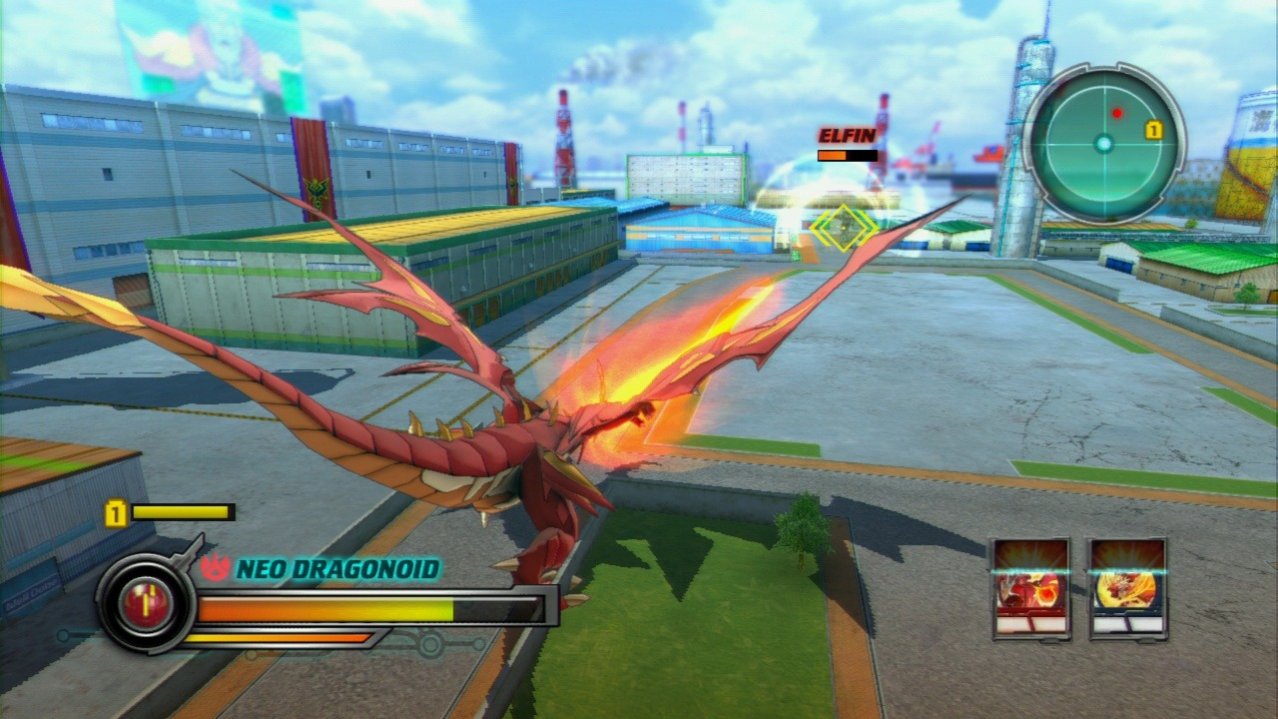Click the circular green radar minimap
The height and width of the screenshot is (719, 1278).
click(x=1103, y=143)
